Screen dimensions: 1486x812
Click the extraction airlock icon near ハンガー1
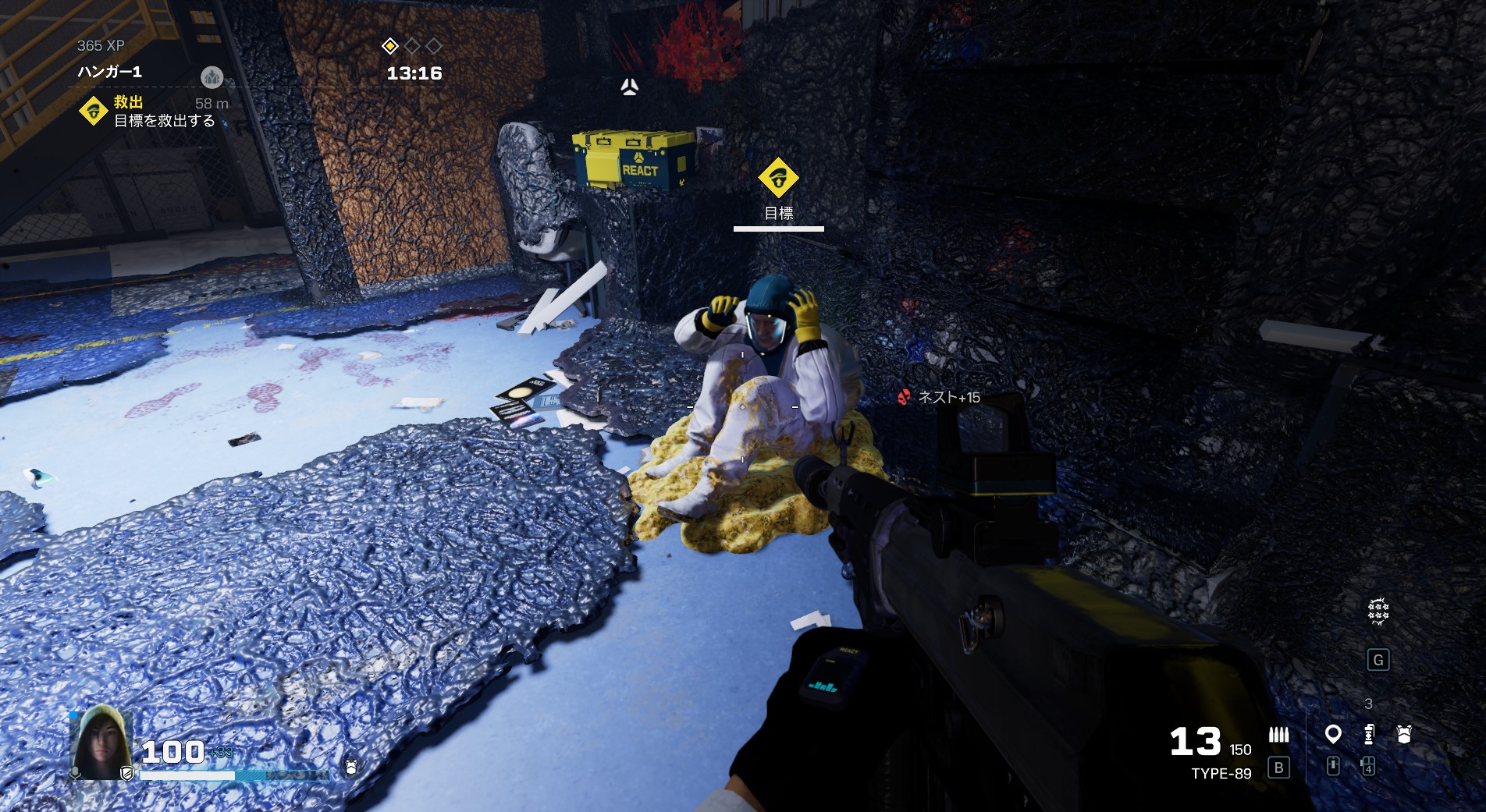point(212,77)
